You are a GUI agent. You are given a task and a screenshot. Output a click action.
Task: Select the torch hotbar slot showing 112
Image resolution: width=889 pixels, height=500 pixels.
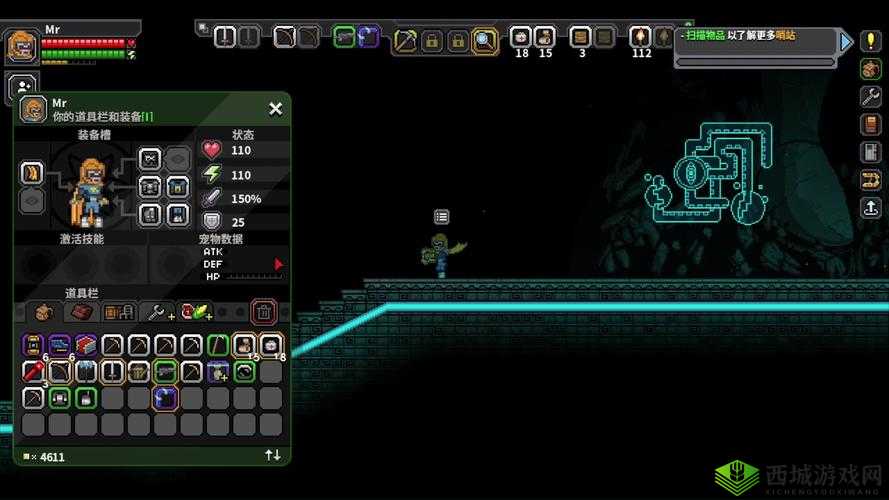coord(640,38)
